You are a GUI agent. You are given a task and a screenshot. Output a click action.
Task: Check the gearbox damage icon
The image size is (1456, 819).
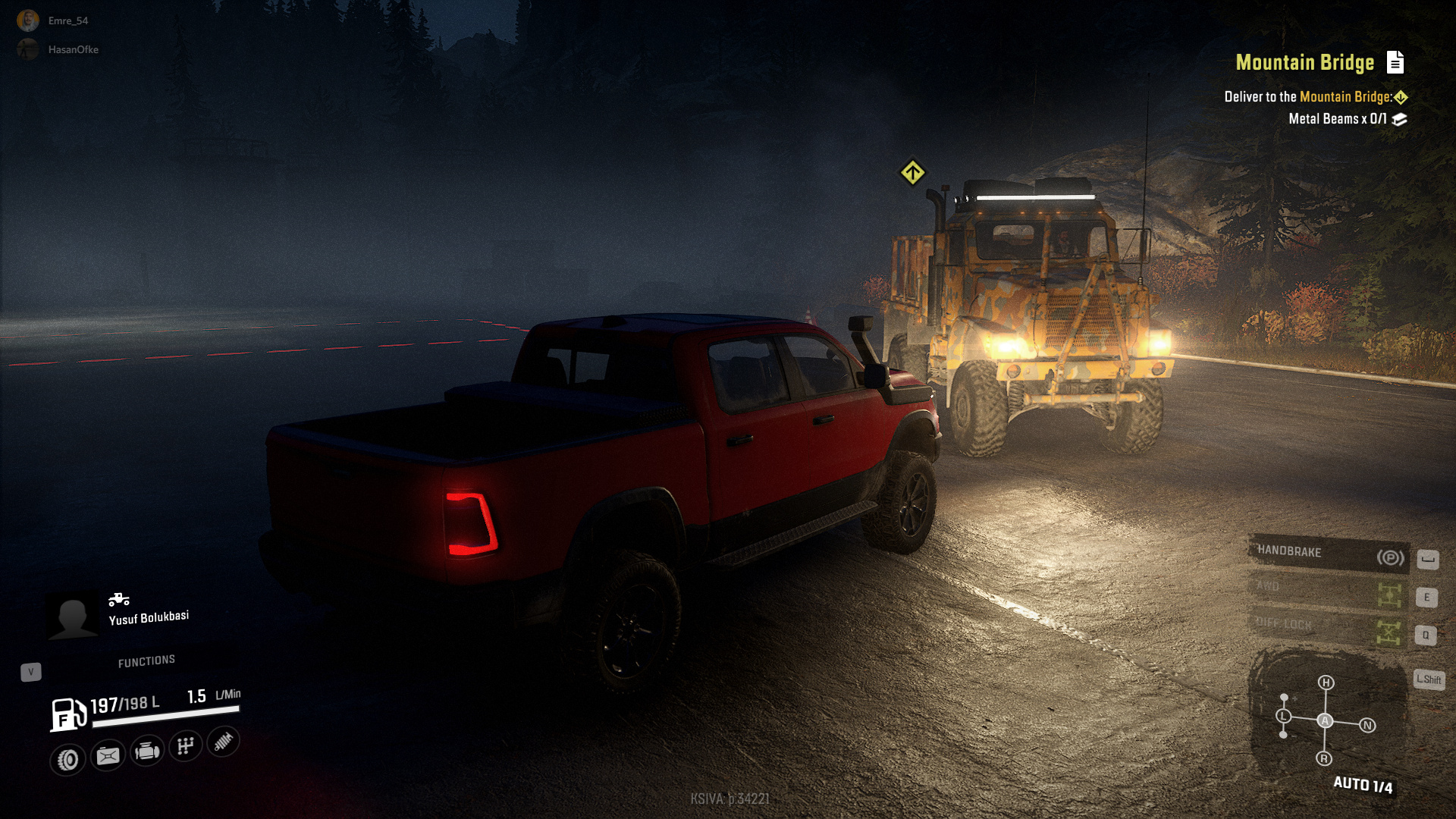186,746
